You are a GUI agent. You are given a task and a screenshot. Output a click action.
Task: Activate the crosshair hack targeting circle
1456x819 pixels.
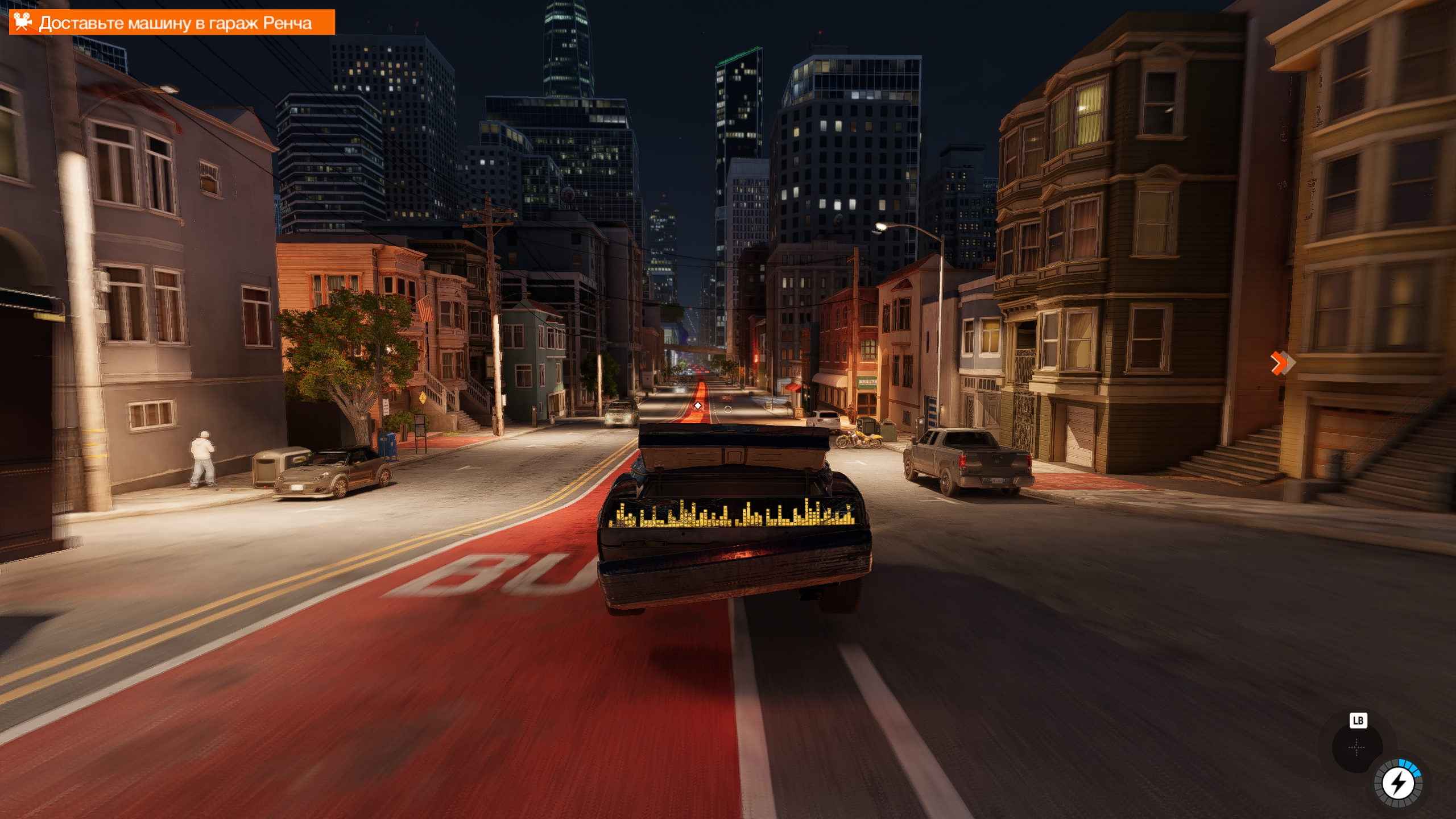tap(1356, 747)
